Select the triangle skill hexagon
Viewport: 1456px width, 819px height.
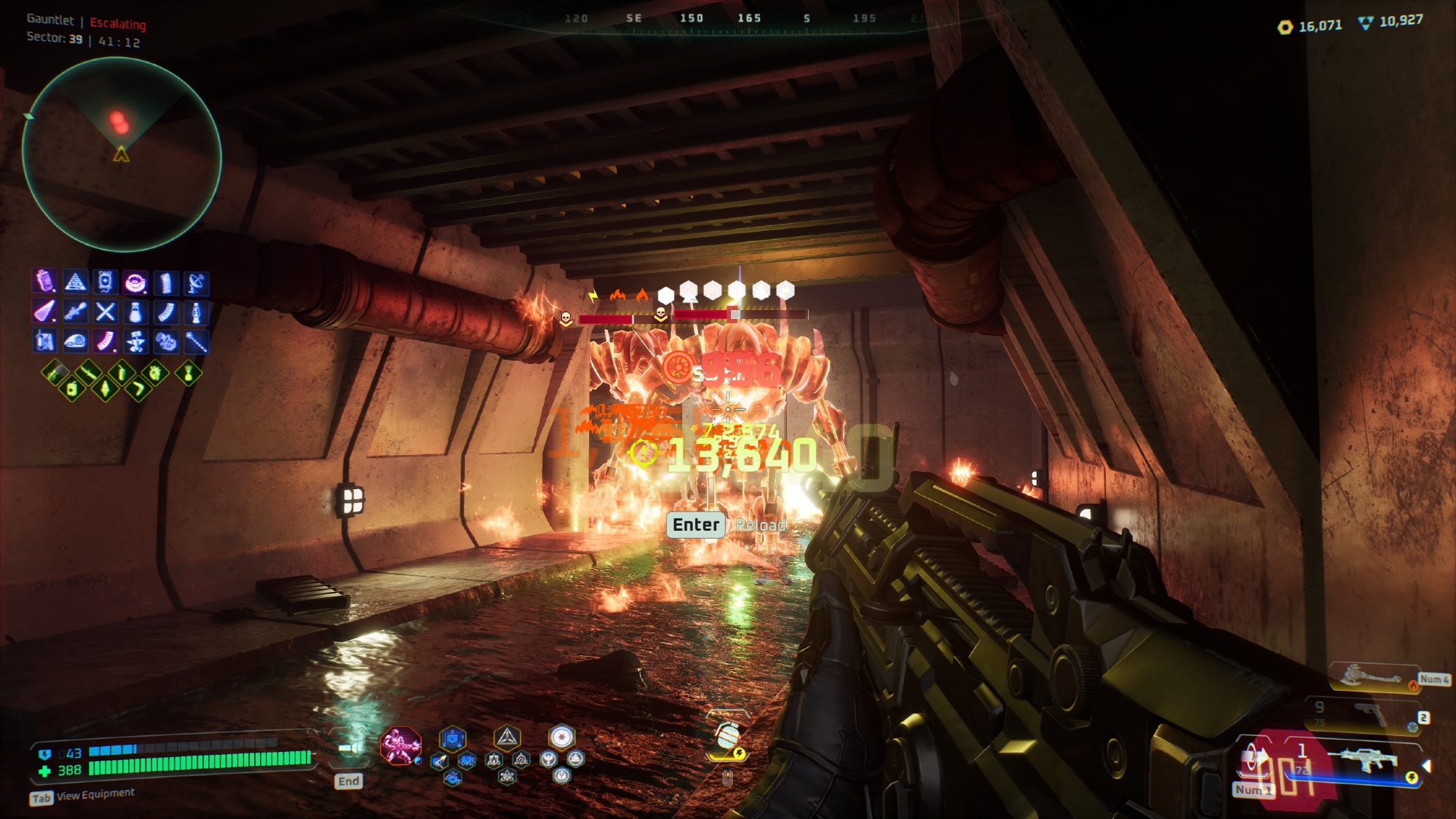(507, 738)
